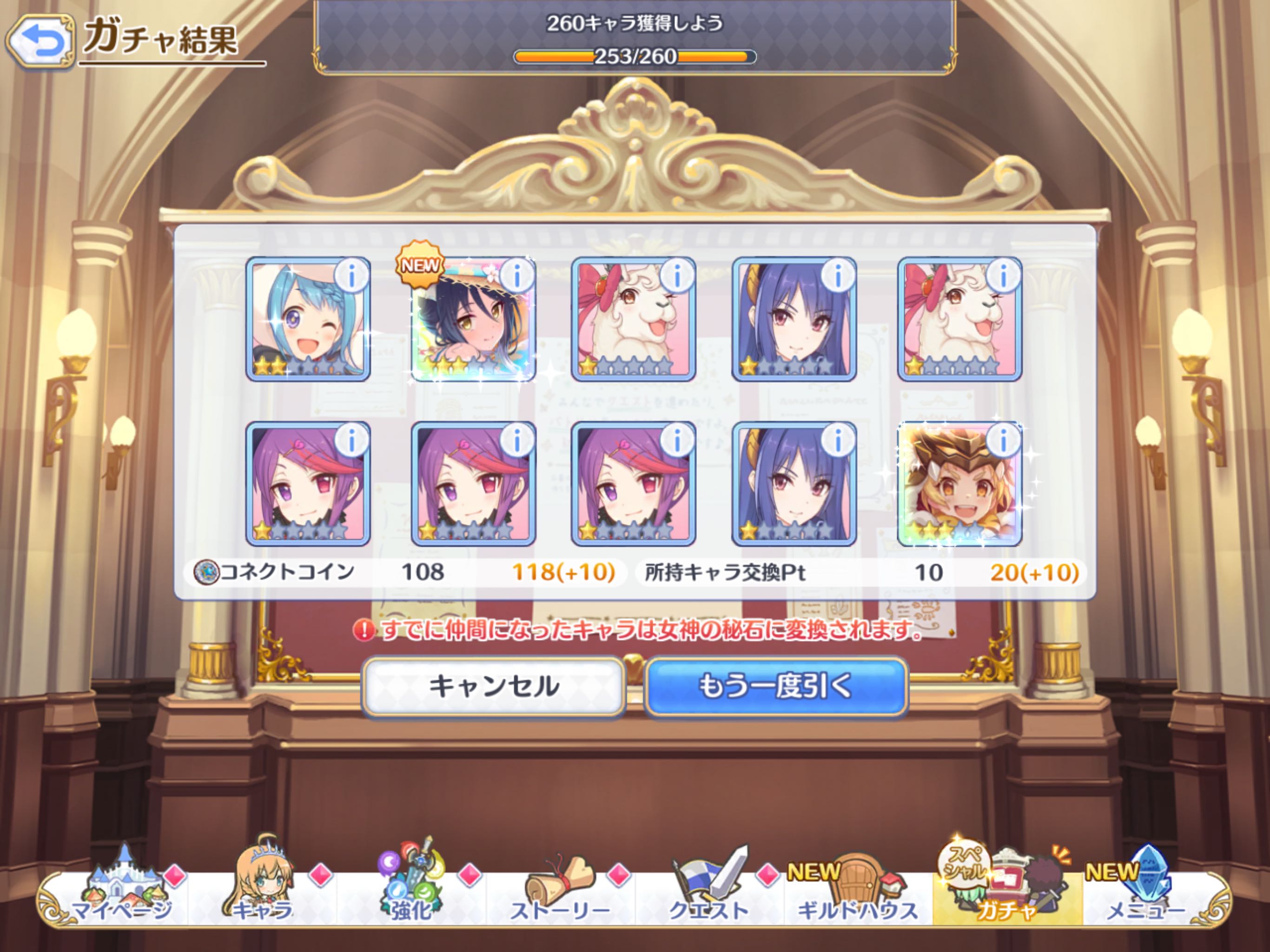Open the キャラ character menu
This screenshot has width=1270, height=952.
263,890
